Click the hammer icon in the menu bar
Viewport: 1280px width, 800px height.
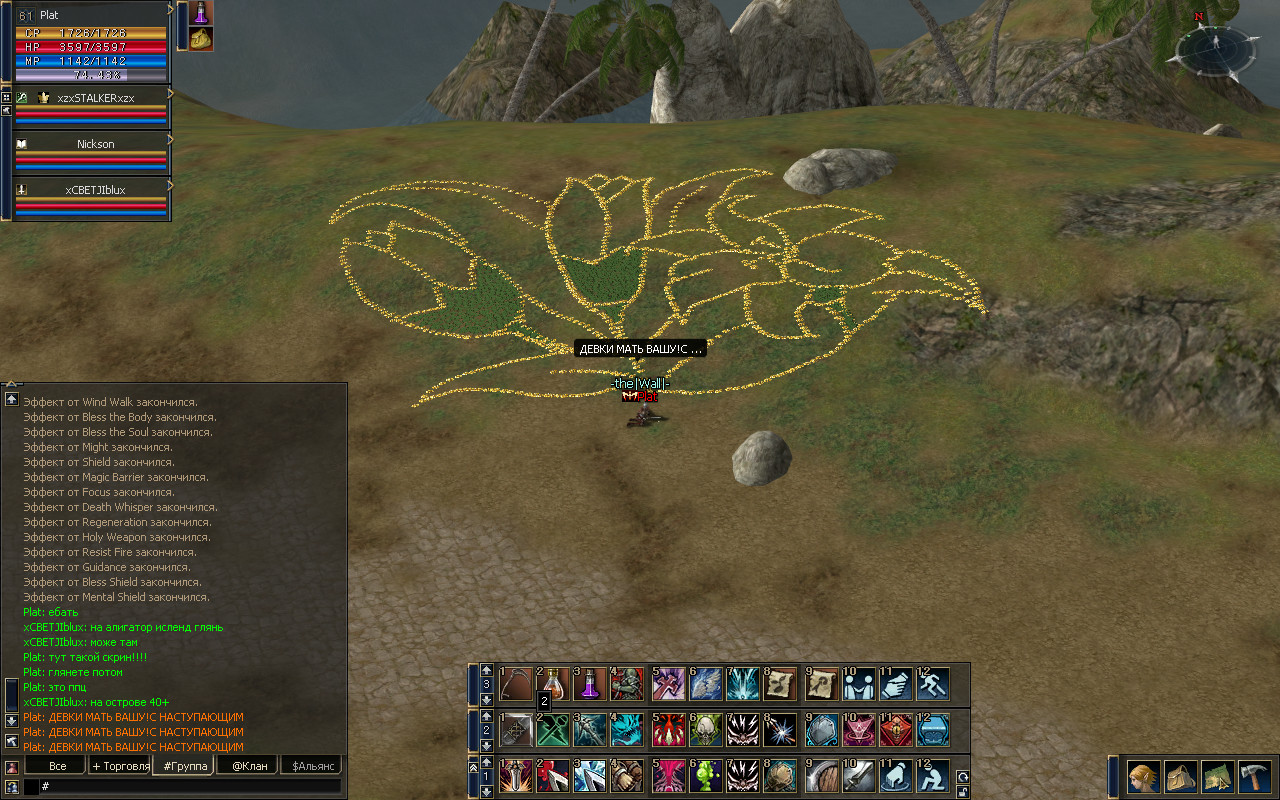coord(1253,776)
